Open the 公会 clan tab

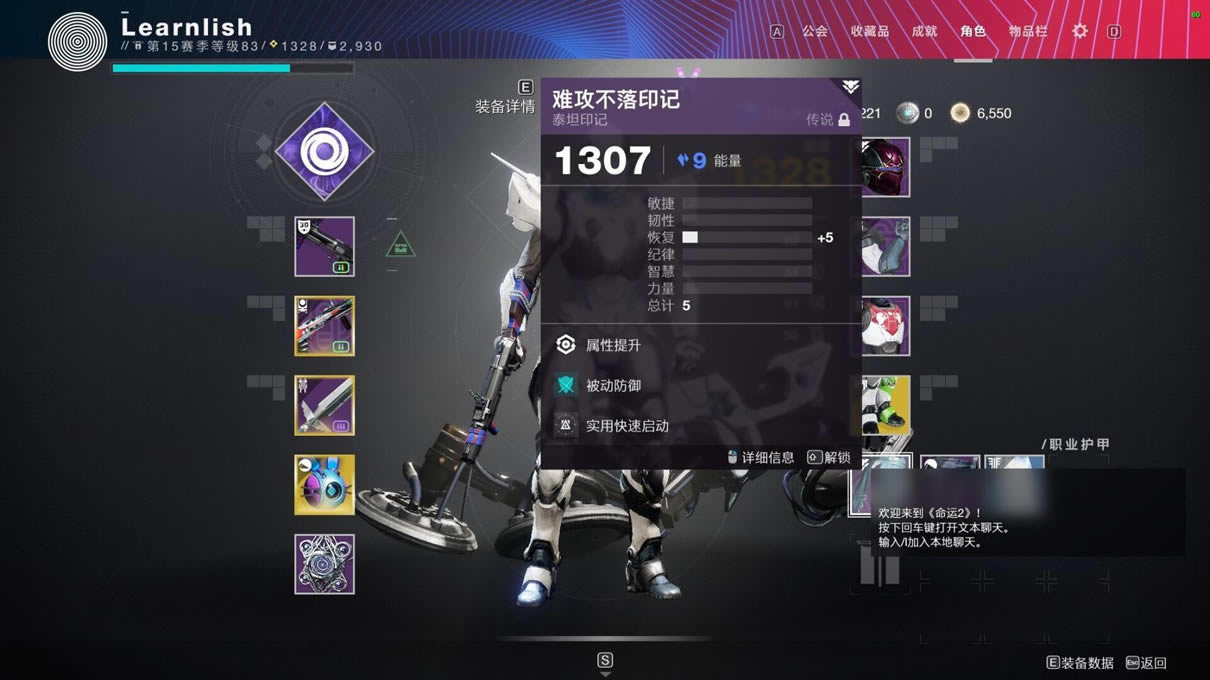pyautogui.click(x=815, y=31)
